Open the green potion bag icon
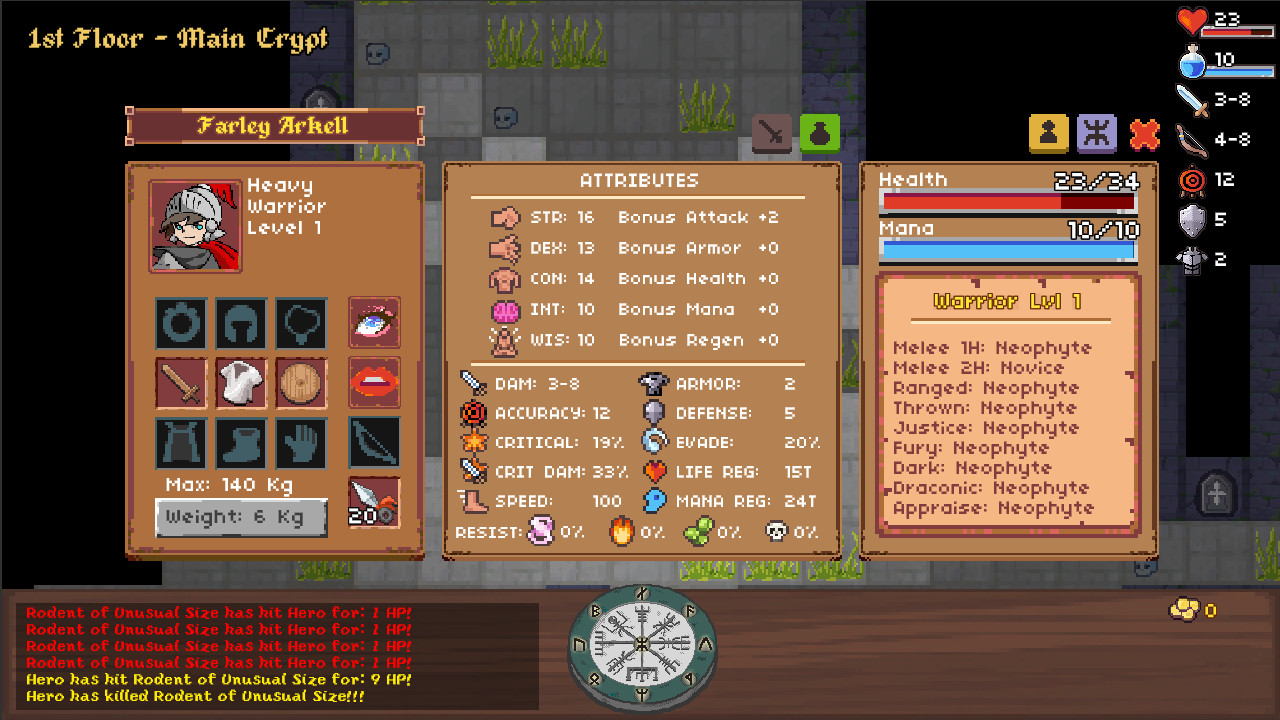 tap(818, 134)
